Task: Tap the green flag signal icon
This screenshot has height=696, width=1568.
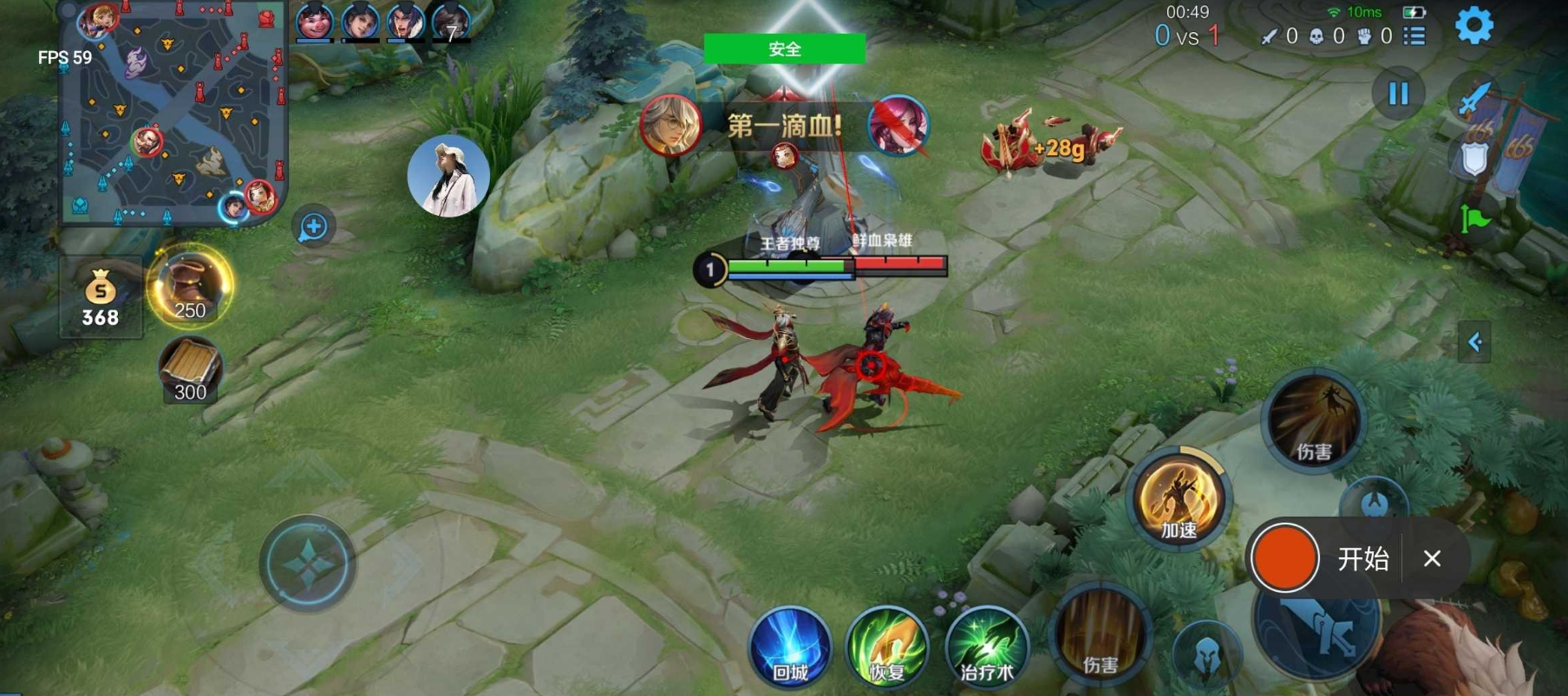Action: 1473,218
